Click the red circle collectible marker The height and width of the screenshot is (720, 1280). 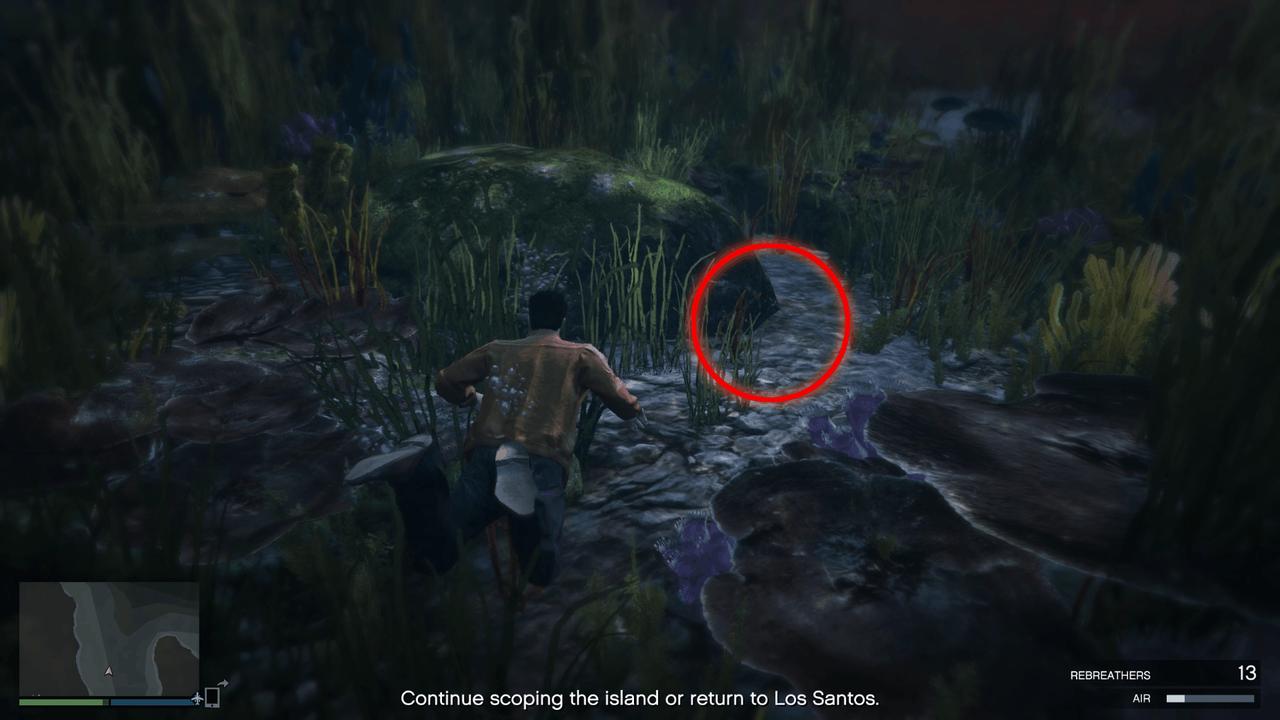click(770, 322)
